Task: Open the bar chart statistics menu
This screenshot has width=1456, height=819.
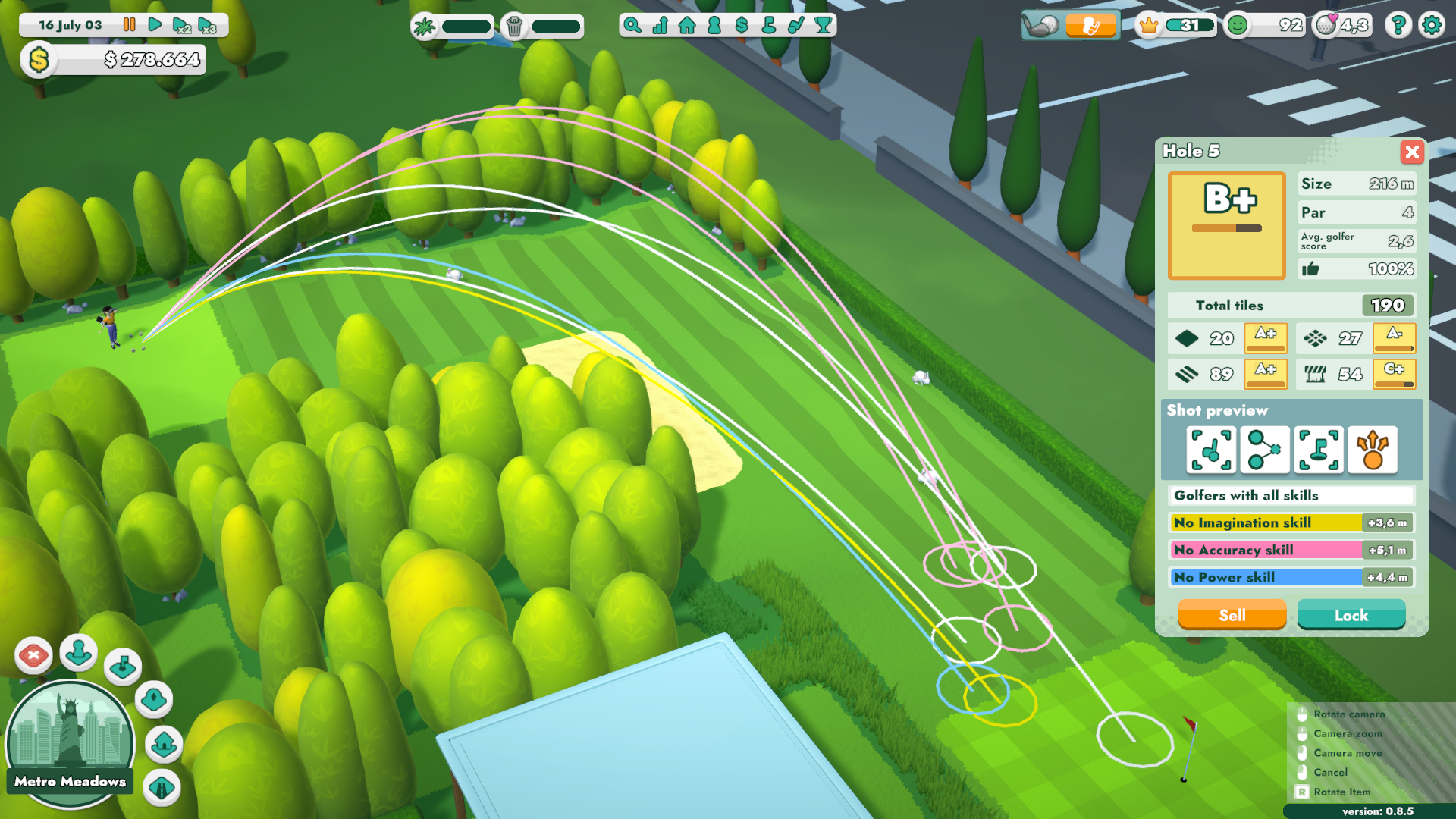Action: [x=660, y=26]
